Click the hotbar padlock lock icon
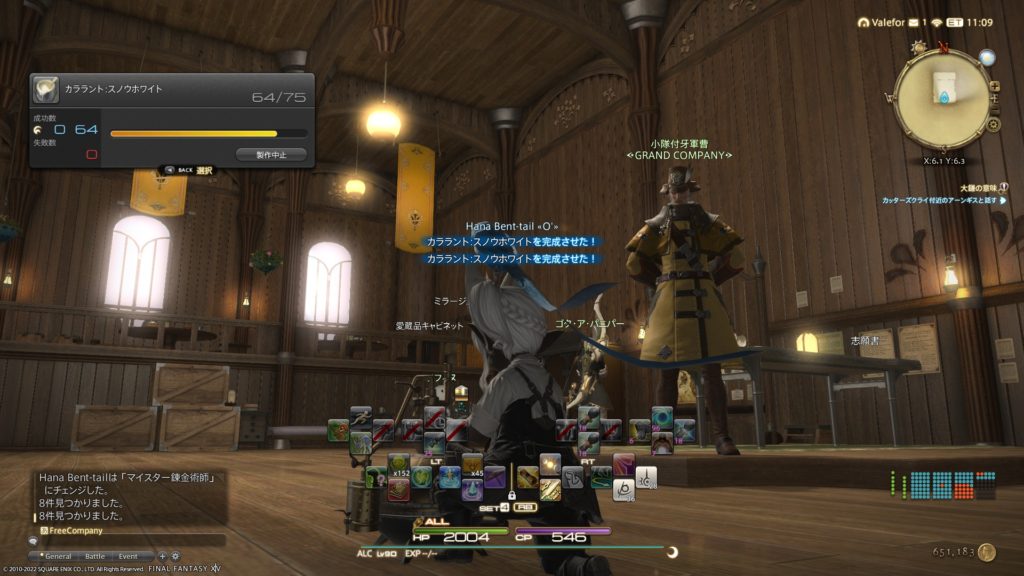This screenshot has width=1024, height=576. coord(510,495)
